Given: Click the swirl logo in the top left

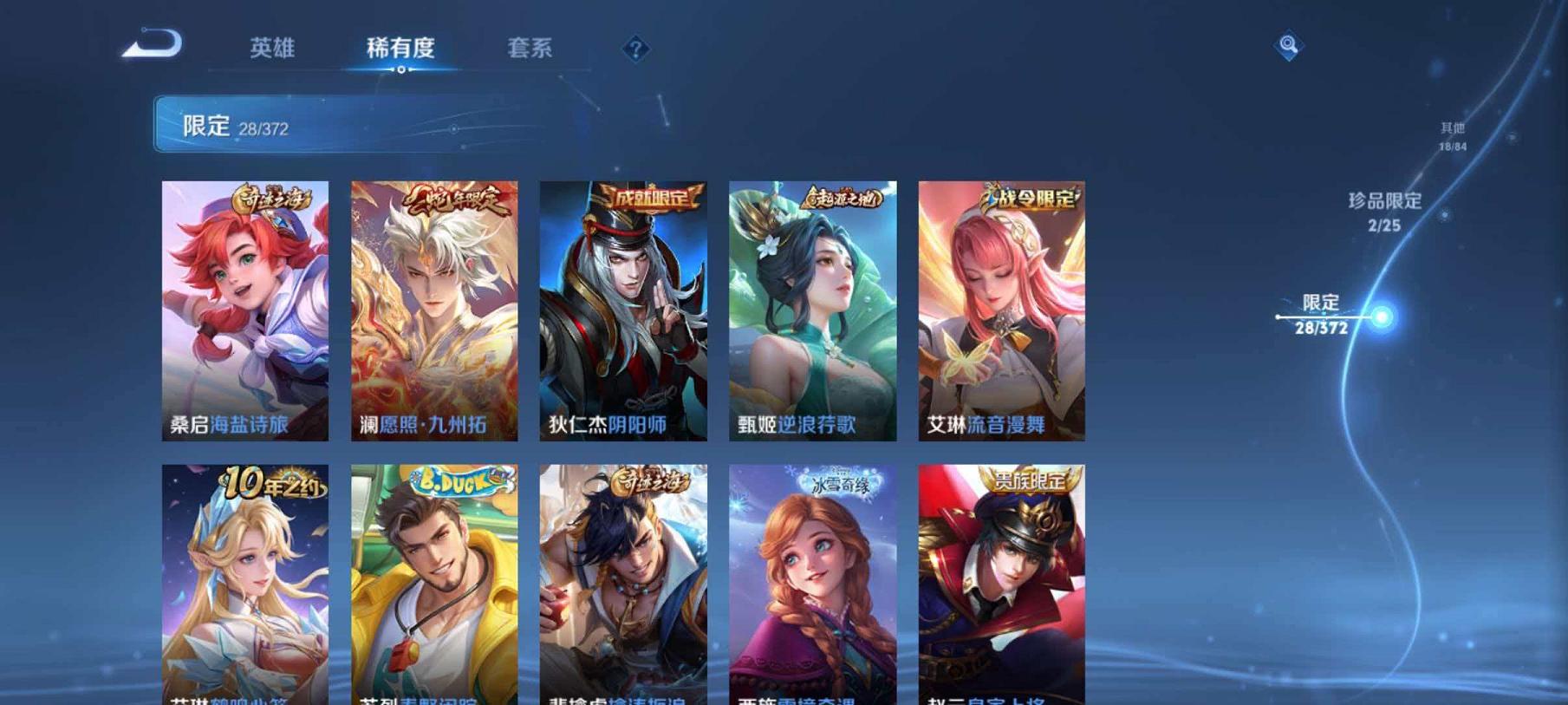Looking at the screenshot, I should coord(153,44).
